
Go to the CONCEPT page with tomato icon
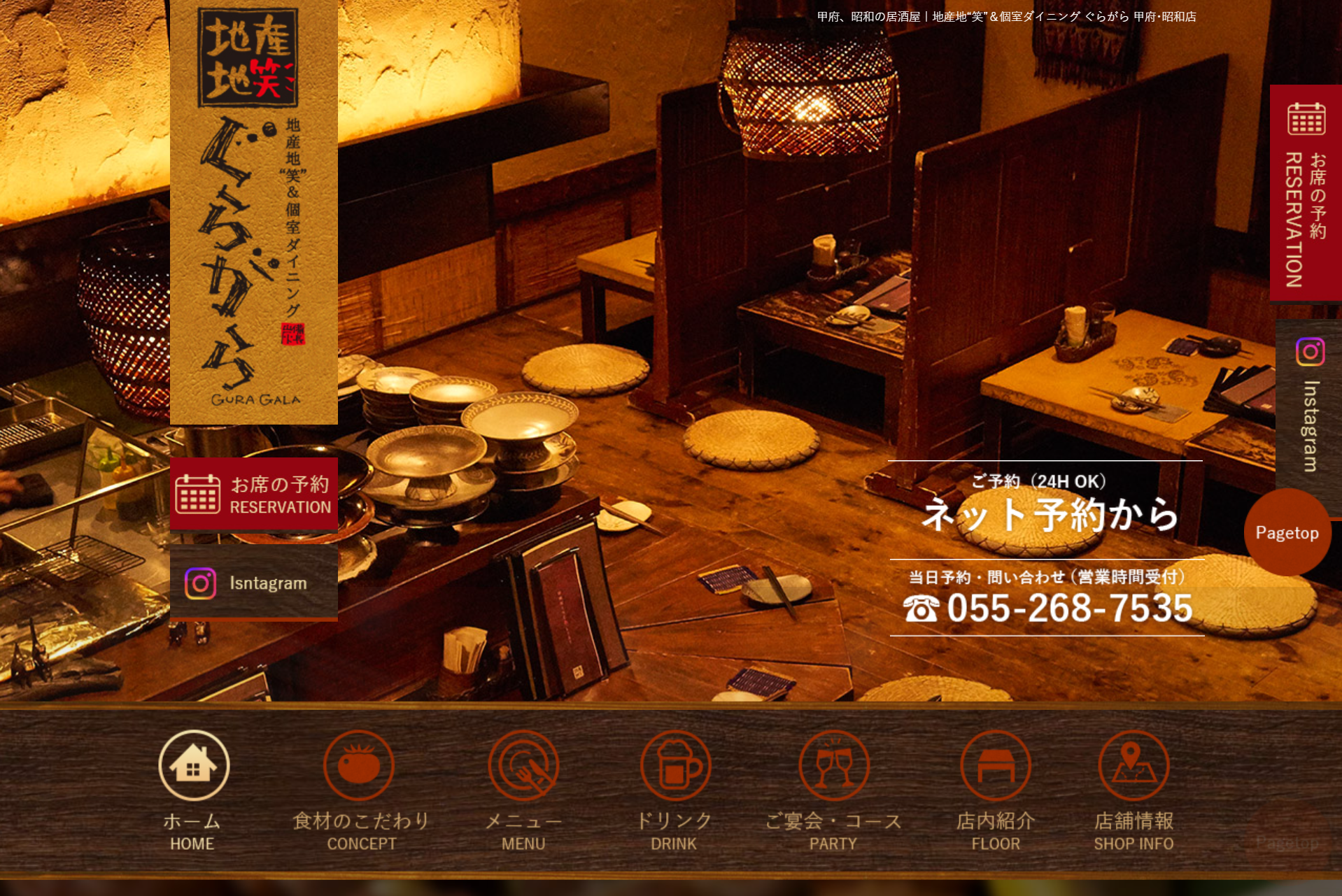tap(360, 790)
